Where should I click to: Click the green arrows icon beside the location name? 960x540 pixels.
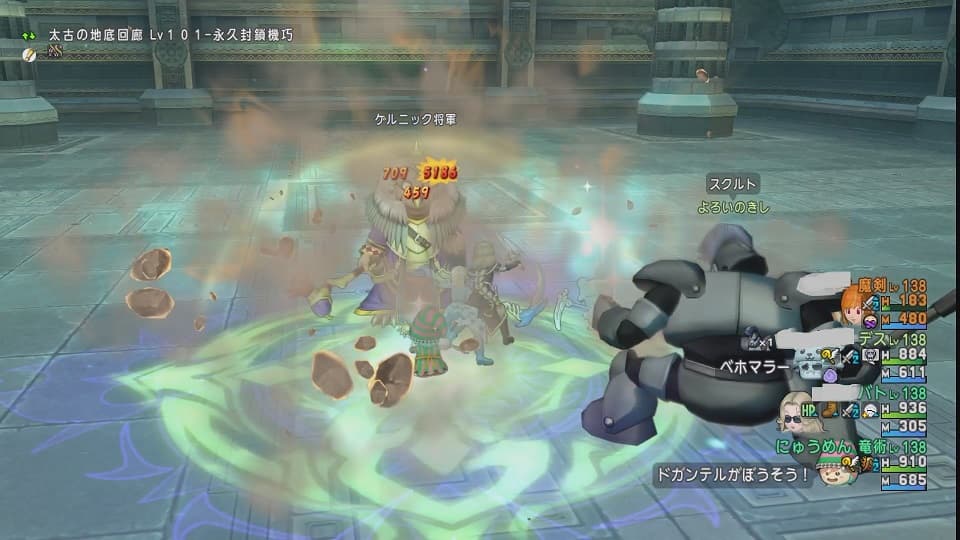coord(31,35)
